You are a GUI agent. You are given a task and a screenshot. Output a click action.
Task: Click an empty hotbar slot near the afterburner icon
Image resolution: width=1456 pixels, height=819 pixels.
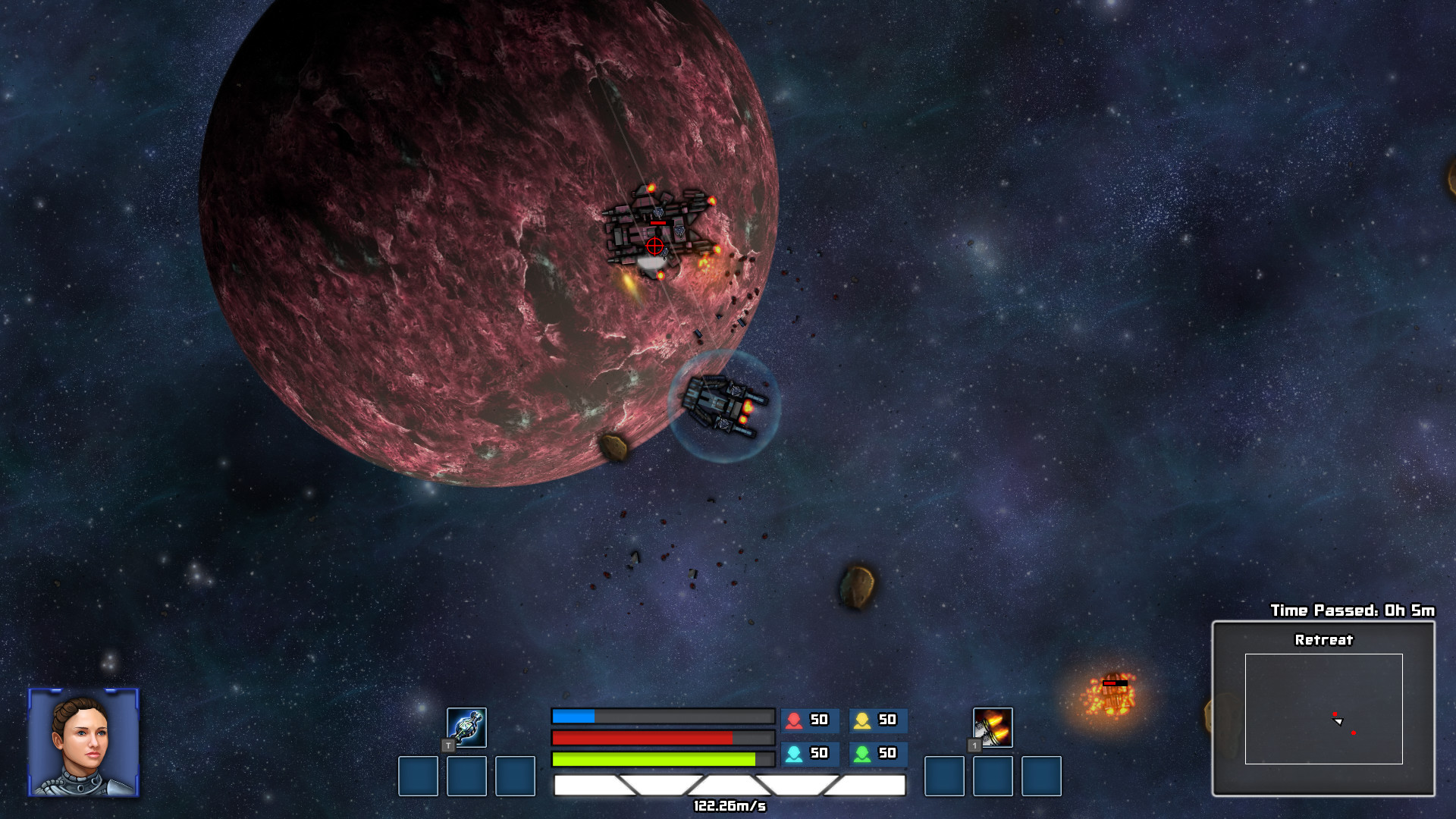[x=946, y=777]
